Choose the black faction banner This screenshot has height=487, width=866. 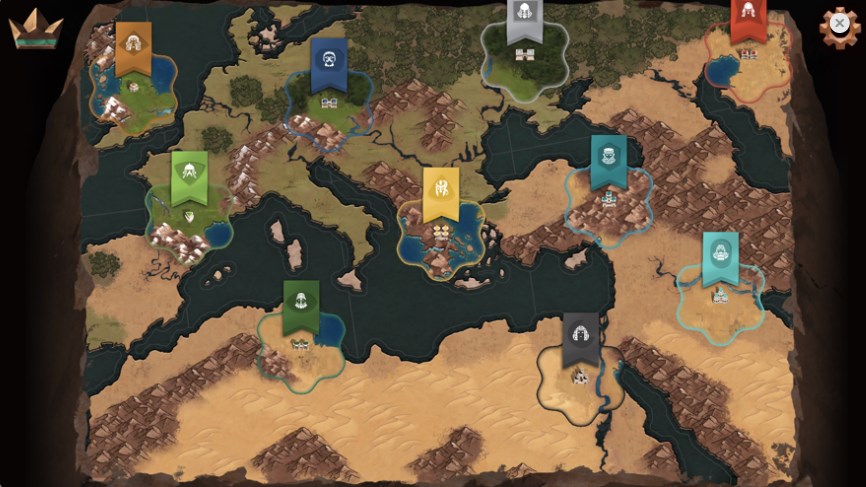[580, 337]
